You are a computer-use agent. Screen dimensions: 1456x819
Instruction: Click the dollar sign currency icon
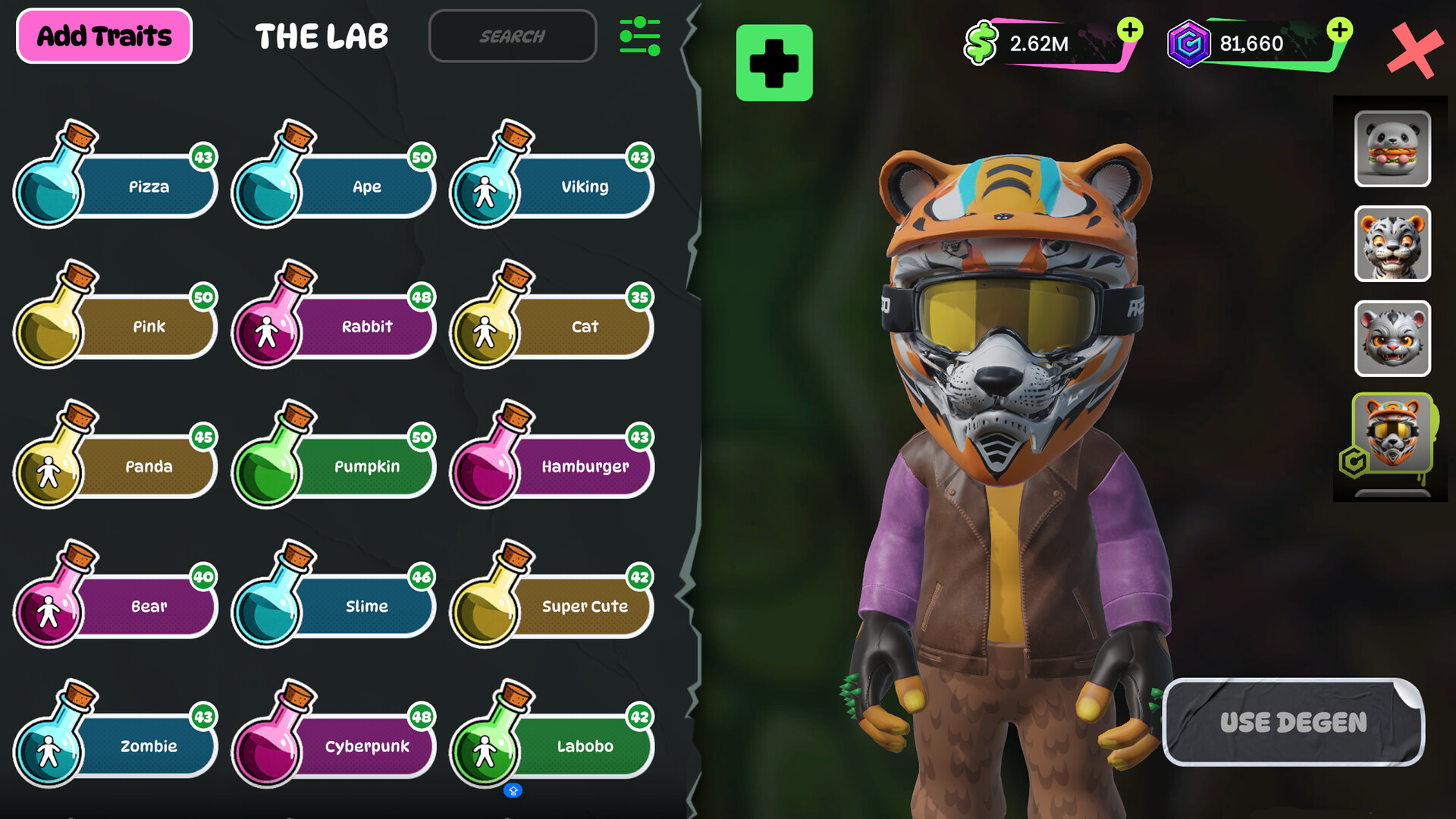981,43
